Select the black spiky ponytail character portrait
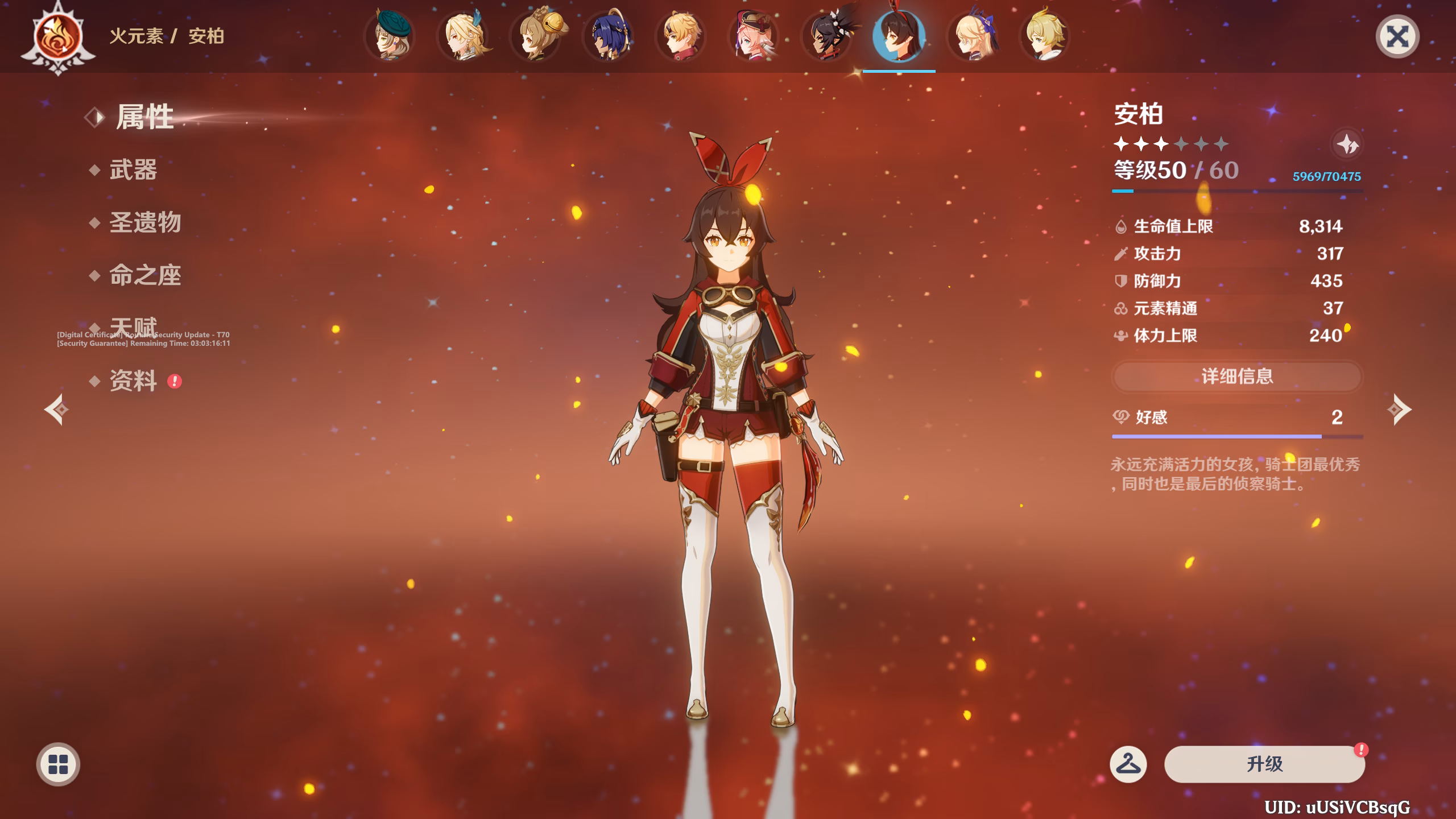This screenshot has width=1456, height=819. click(x=826, y=36)
